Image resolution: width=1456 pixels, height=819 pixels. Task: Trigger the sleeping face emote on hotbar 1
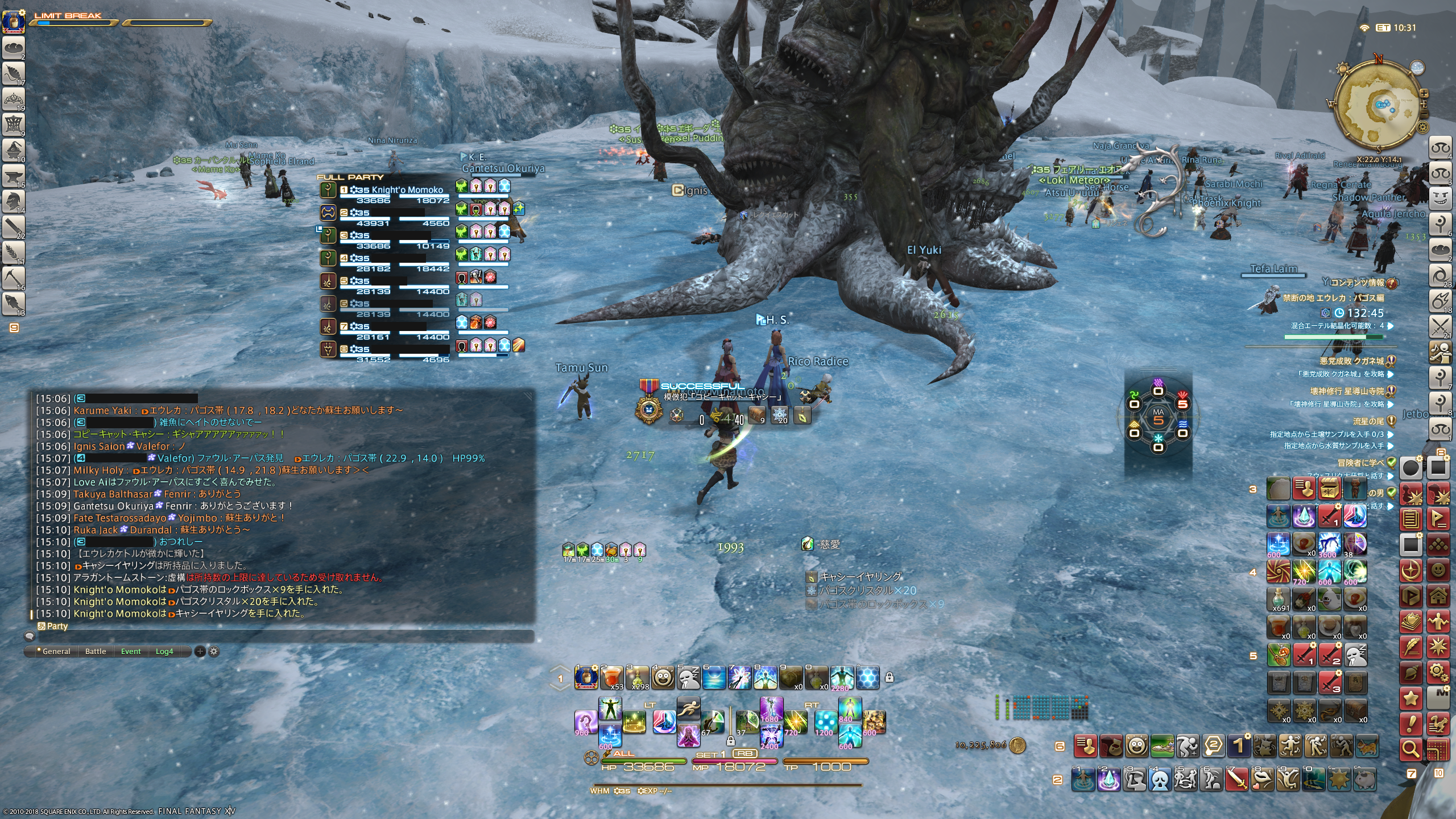click(688, 677)
